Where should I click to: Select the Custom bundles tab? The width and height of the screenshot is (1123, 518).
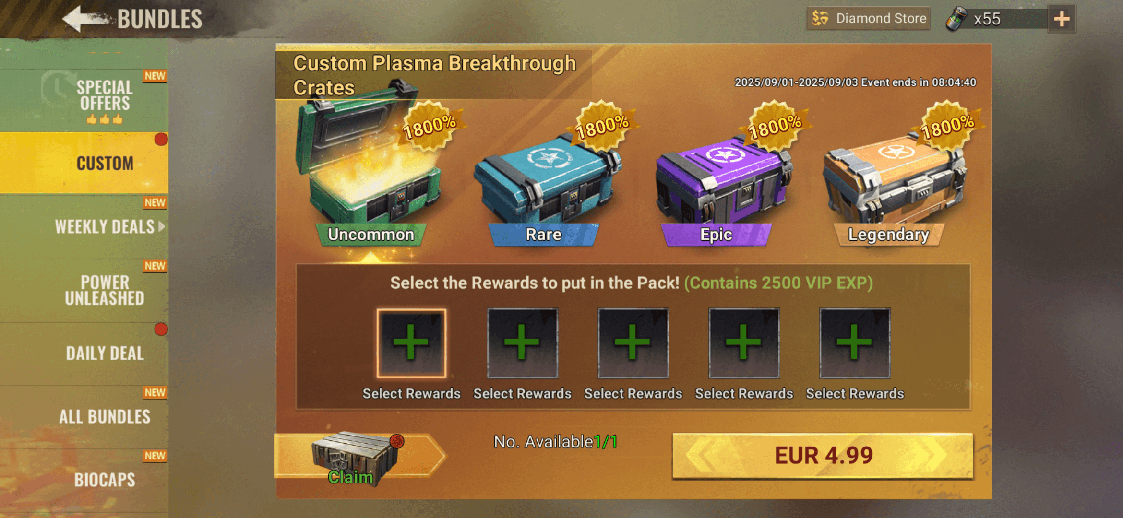click(x=104, y=163)
